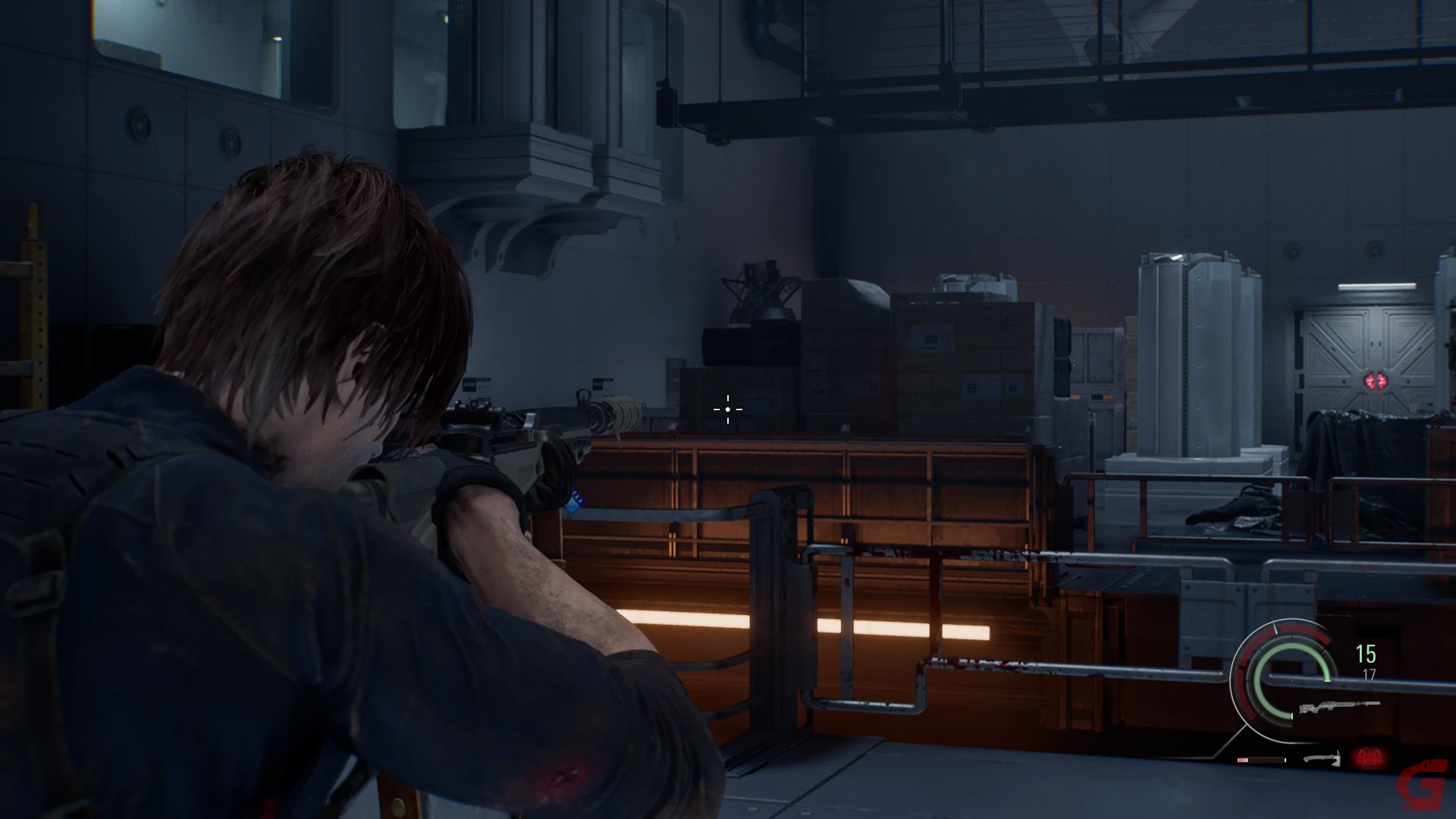
Task: Select the equipped rifle weapon icon
Action: 1339,707
